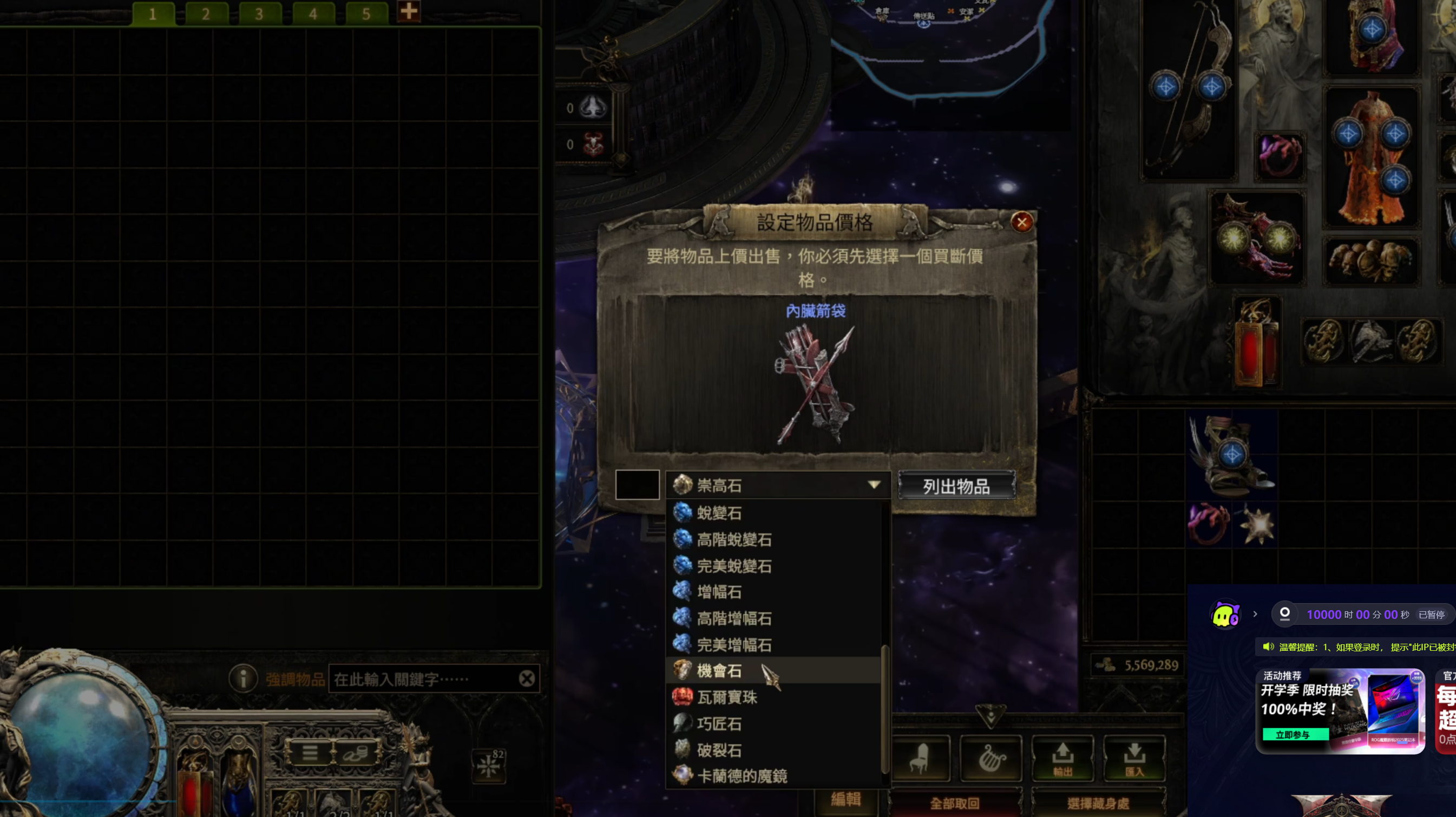Viewport: 1456px width, 817px height.
Task: Add a new stash tab
Action: [408, 11]
